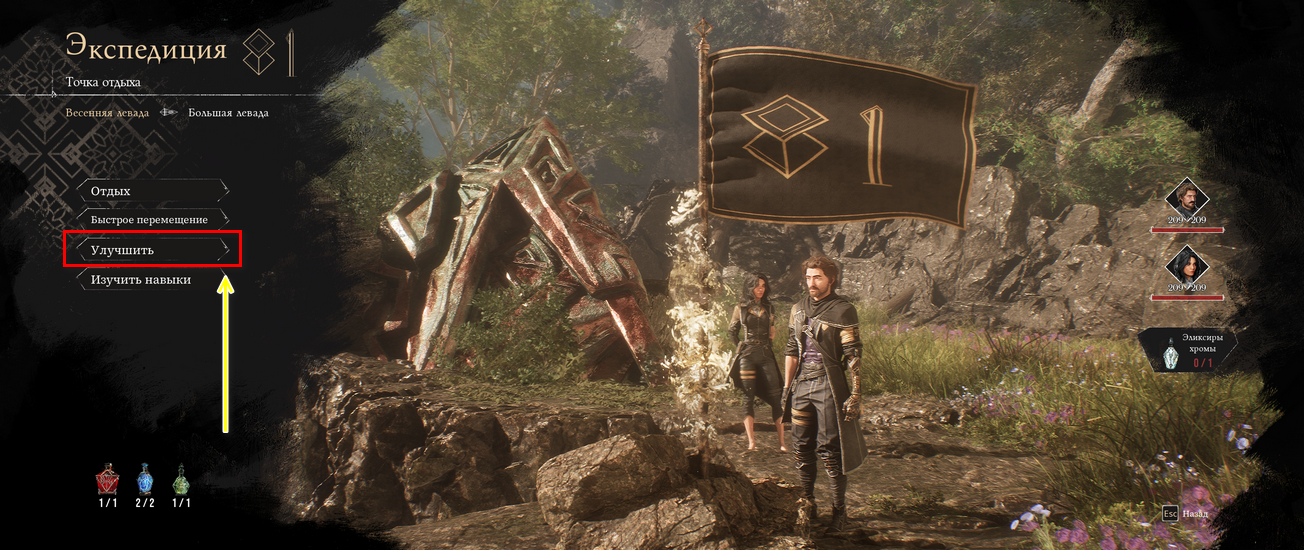Click the dark-haired woman party portrait

click(1188, 265)
